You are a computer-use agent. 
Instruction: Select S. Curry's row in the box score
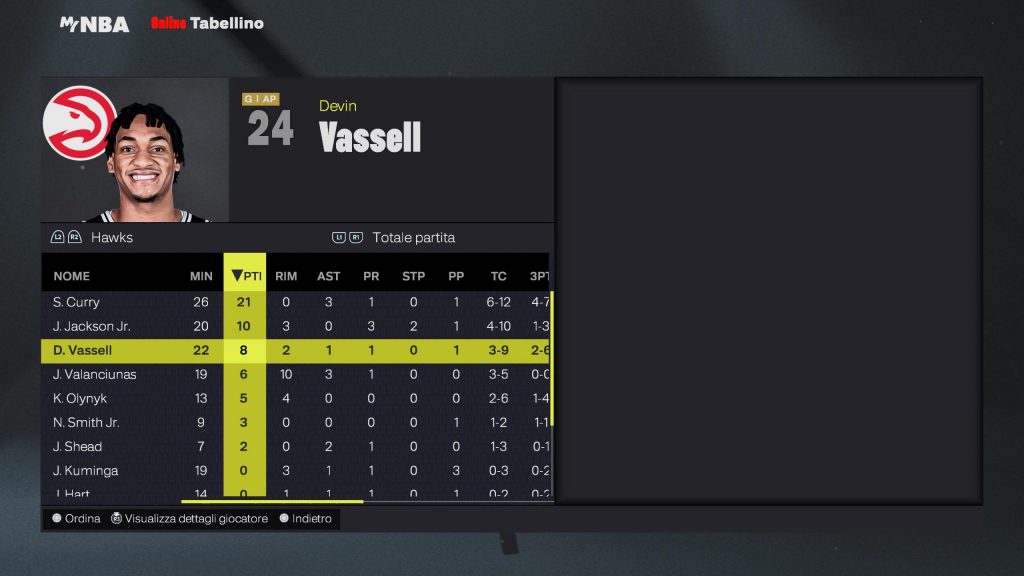(77, 302)
